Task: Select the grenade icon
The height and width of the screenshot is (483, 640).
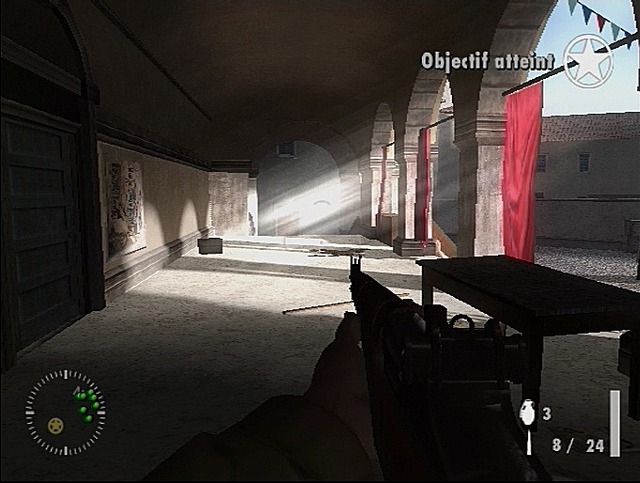Action: pyautogui.click(x=529, y=414)
